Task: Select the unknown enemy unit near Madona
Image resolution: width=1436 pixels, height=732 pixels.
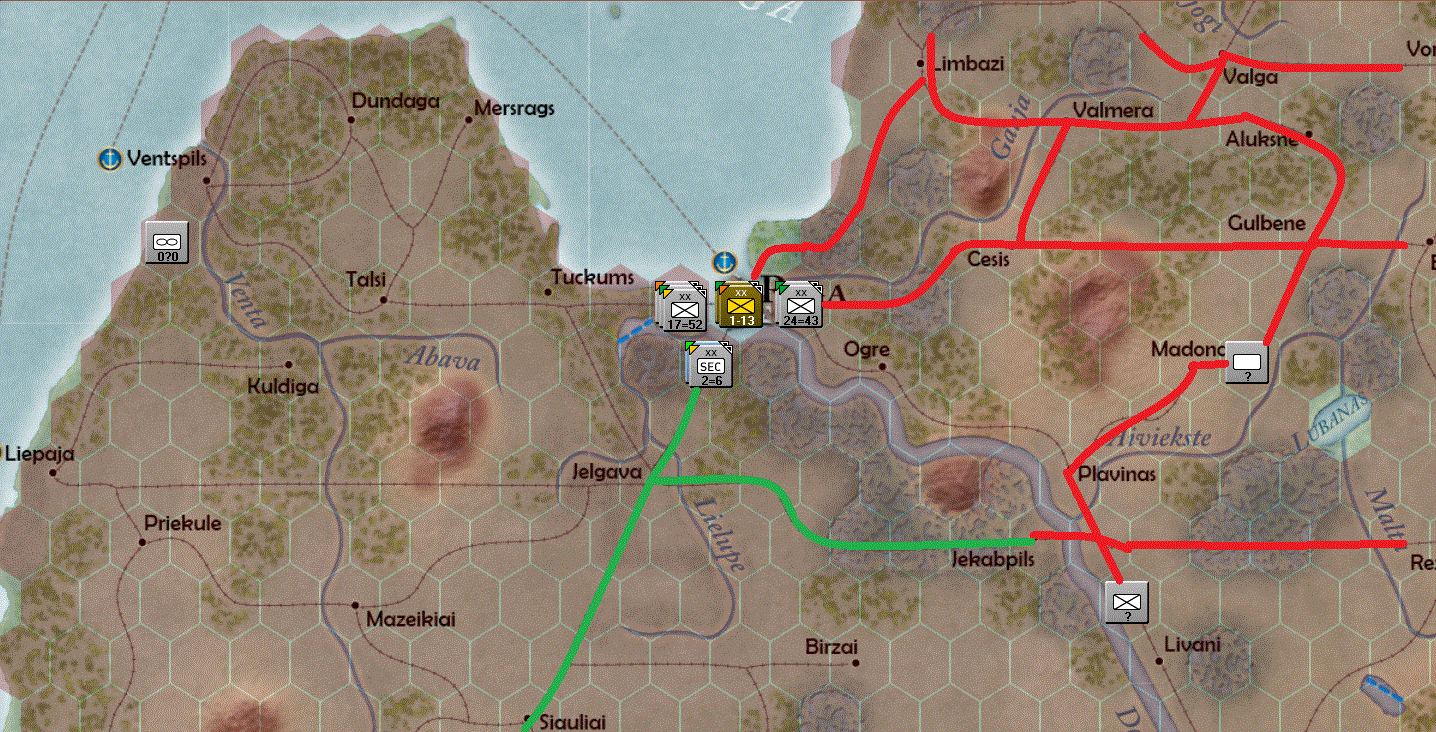Action: coord(1248,362)
